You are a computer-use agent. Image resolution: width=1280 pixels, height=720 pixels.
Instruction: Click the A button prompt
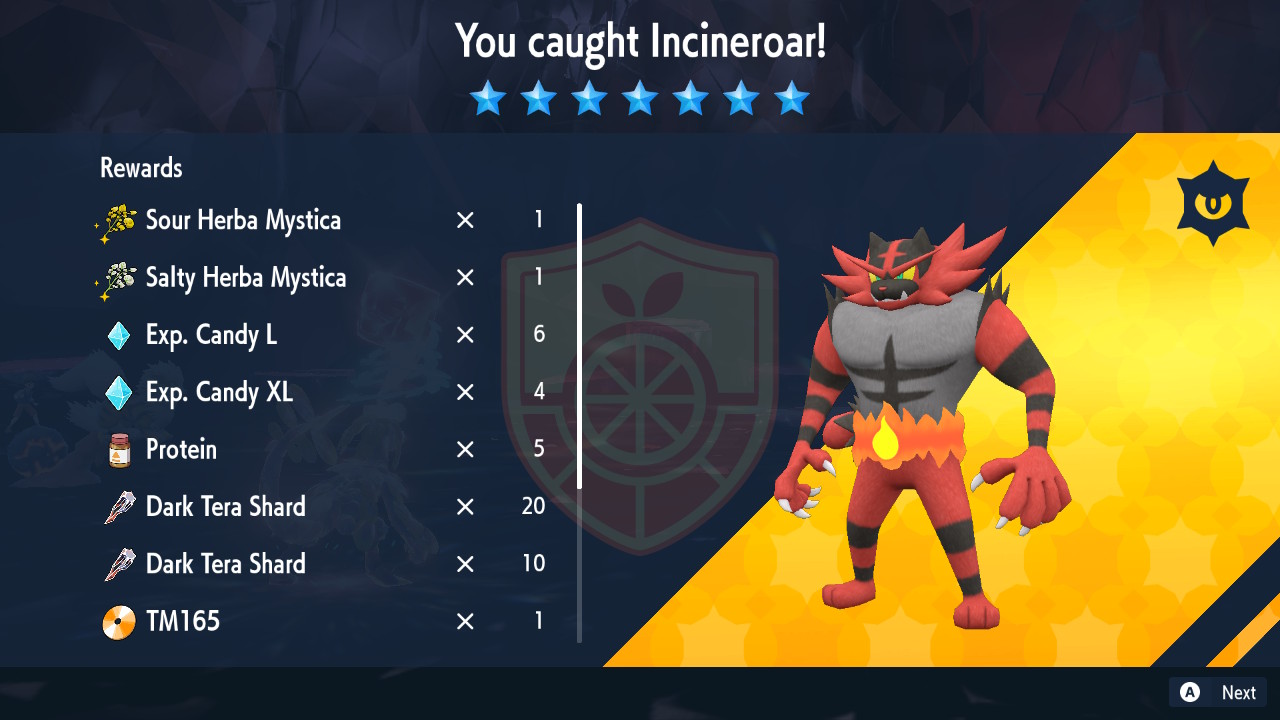coord(1191,692)
